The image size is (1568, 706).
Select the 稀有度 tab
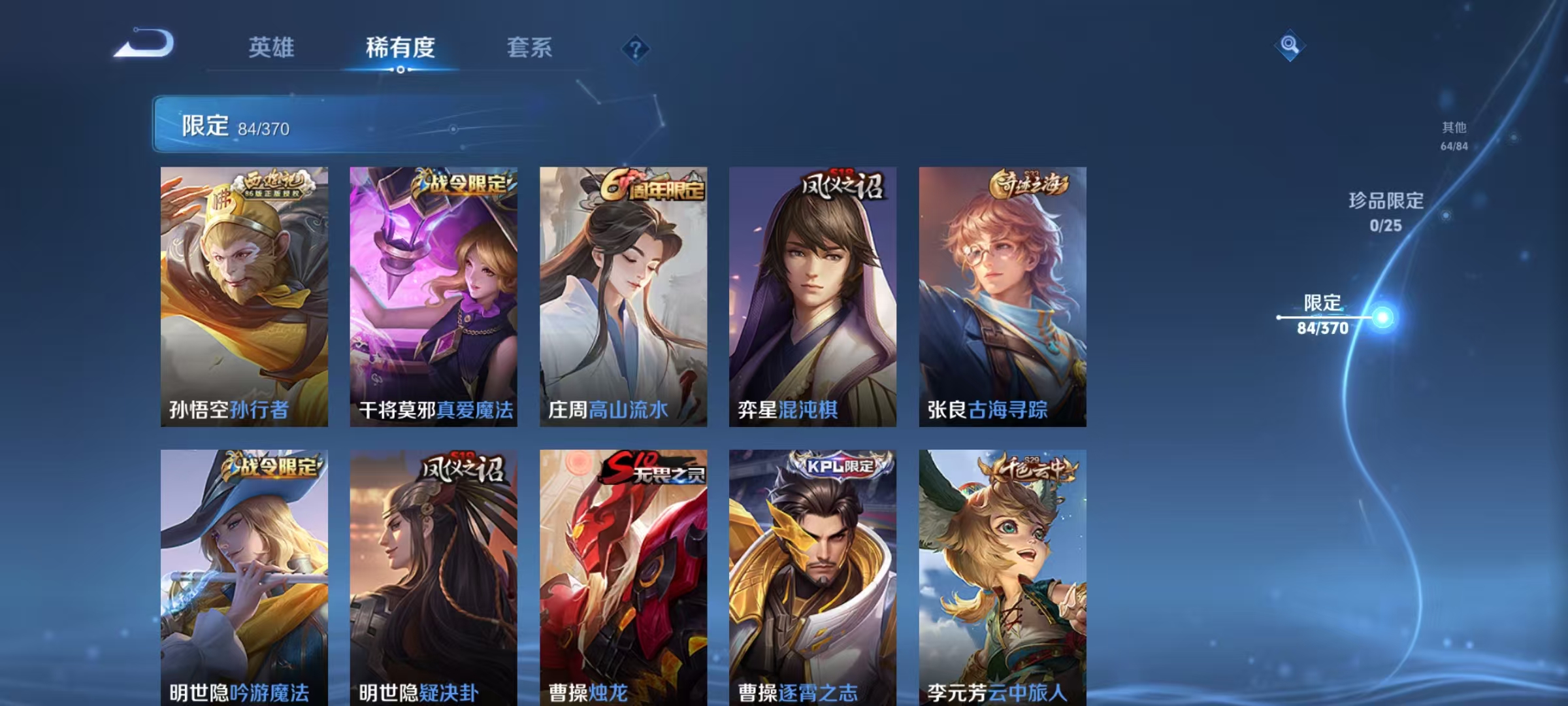(400, 47)
